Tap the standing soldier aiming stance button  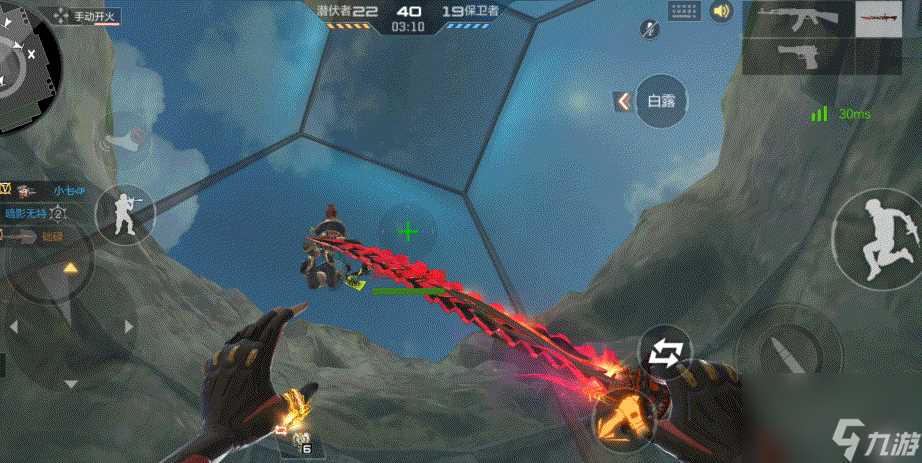click(x=125, y=212)
